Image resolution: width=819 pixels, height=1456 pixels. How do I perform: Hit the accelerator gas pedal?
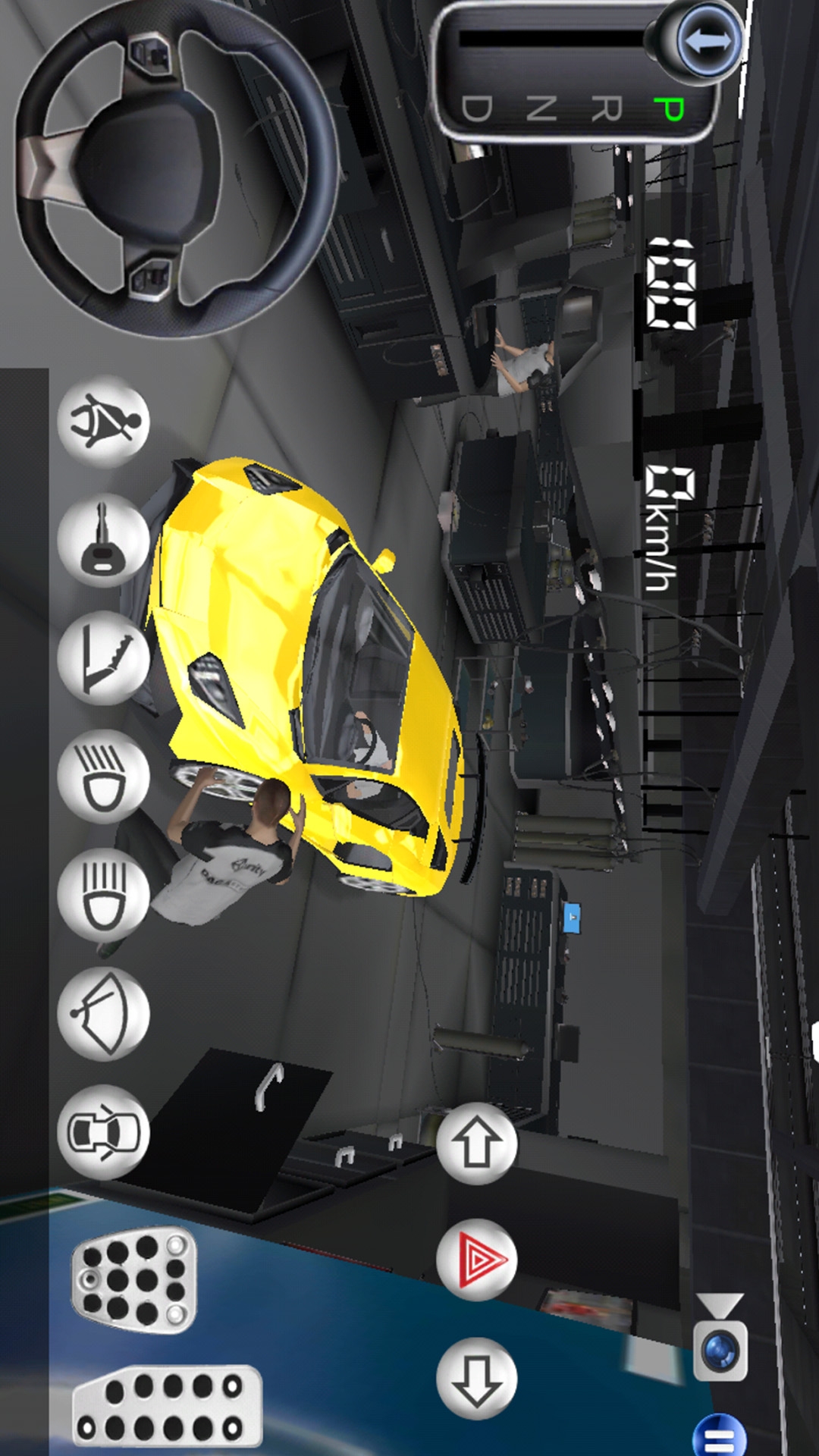point(168,1404)
